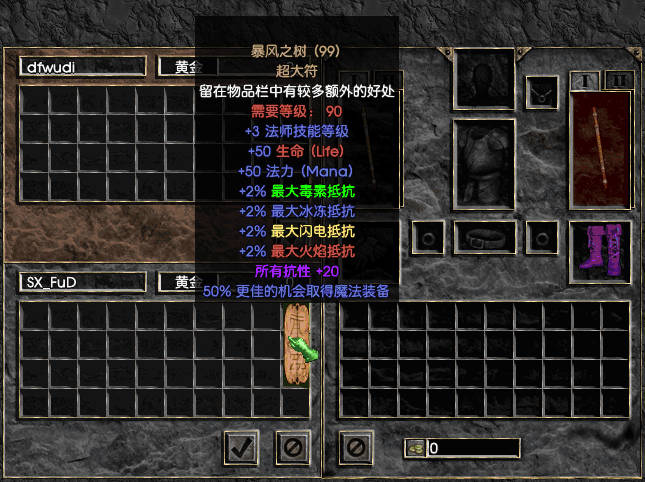Click the empty amulet slot
The image size is (645, 482).
tap(541, 92)
